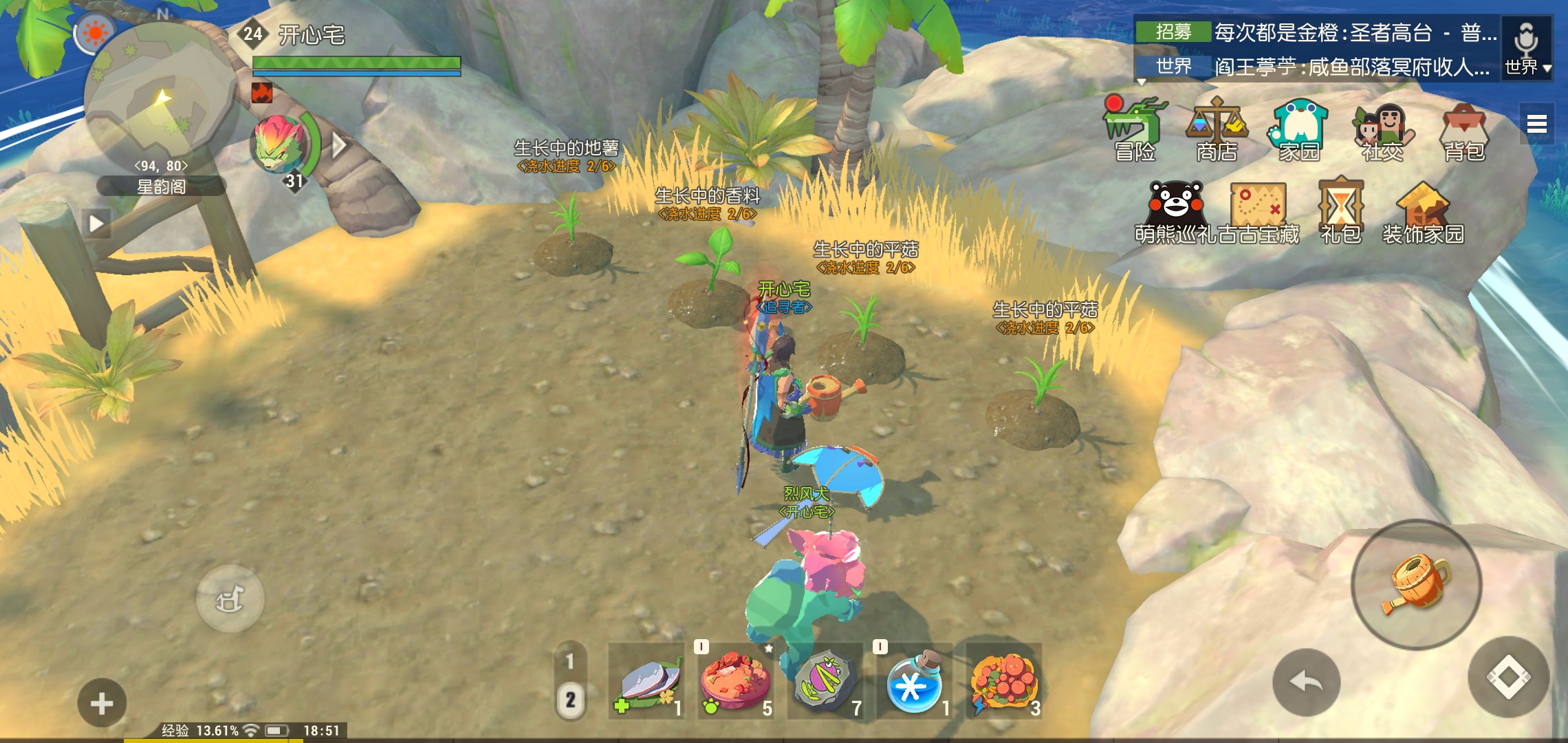This screenshot has width=1568, height=743.
Task: Open the 商店 shop
Action: [x=1217, y=131]
